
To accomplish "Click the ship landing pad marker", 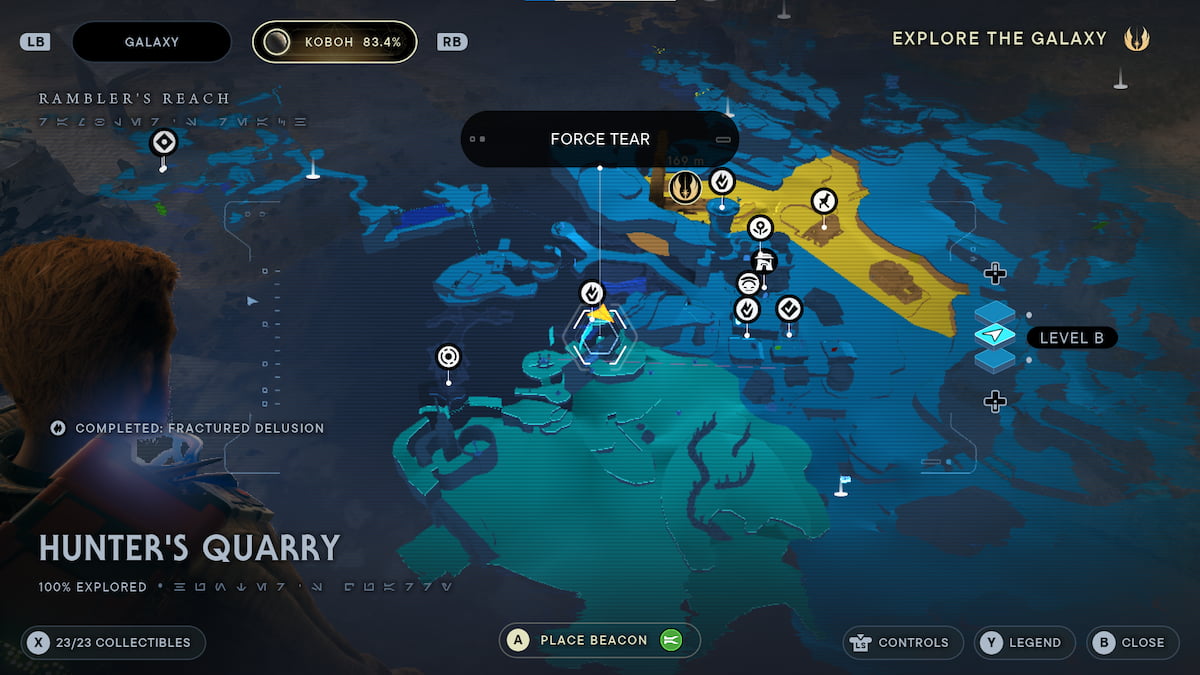I will point(823,202).
